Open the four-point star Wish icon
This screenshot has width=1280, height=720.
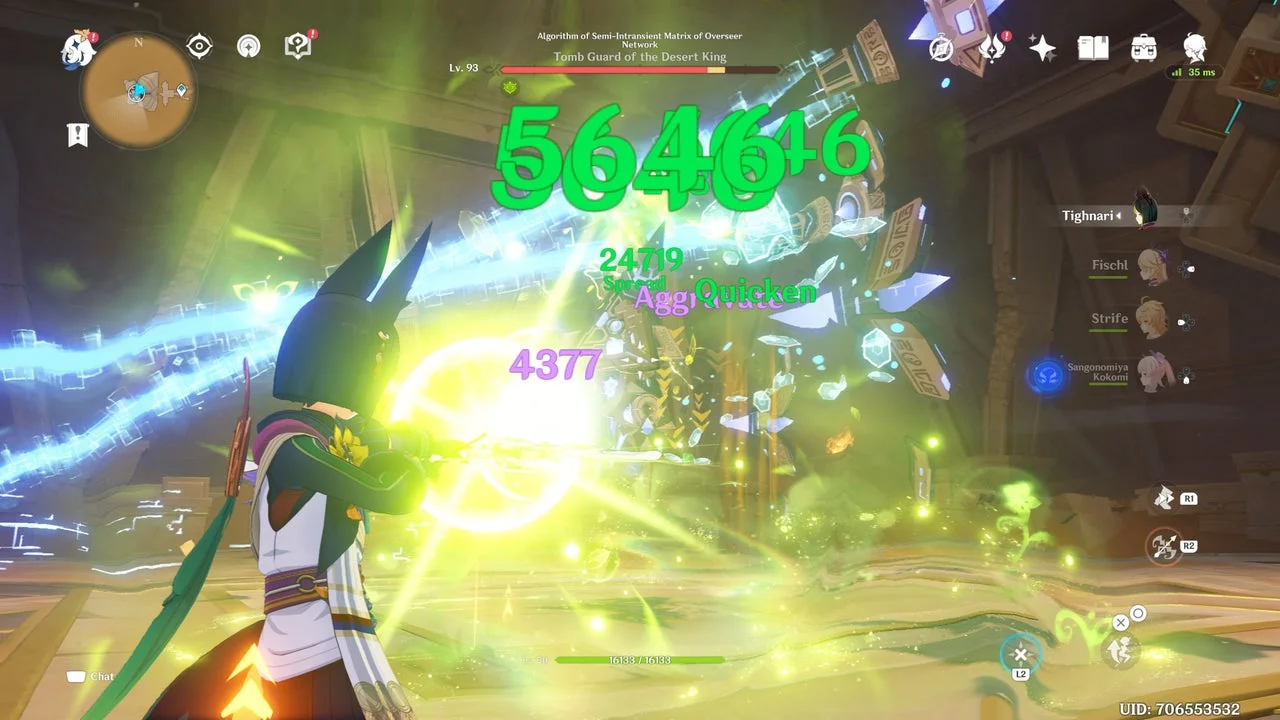[x=1042, y=48]
